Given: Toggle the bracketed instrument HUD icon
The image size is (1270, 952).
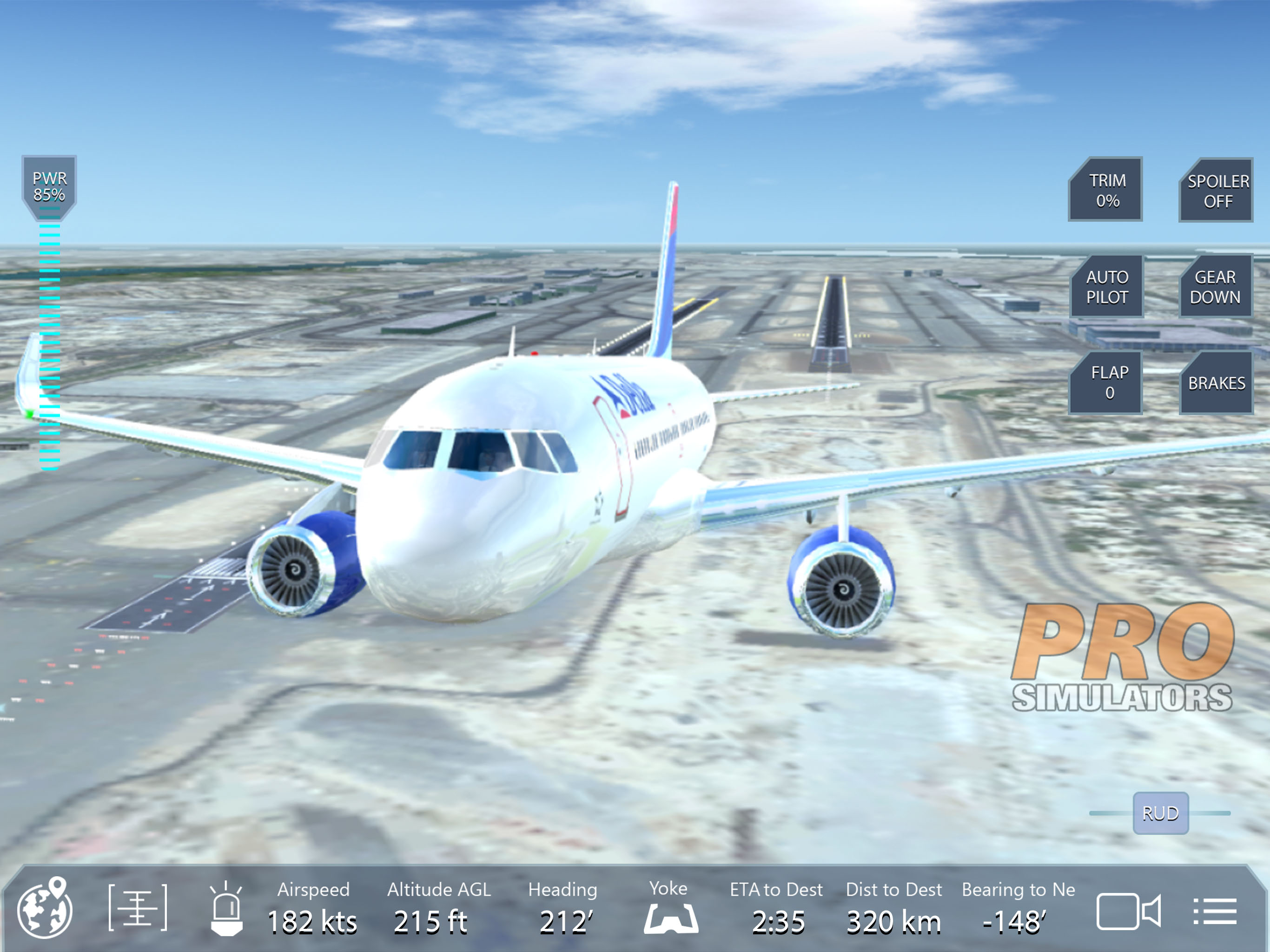Looking at the screenshot, I should (x=138, y=908).
